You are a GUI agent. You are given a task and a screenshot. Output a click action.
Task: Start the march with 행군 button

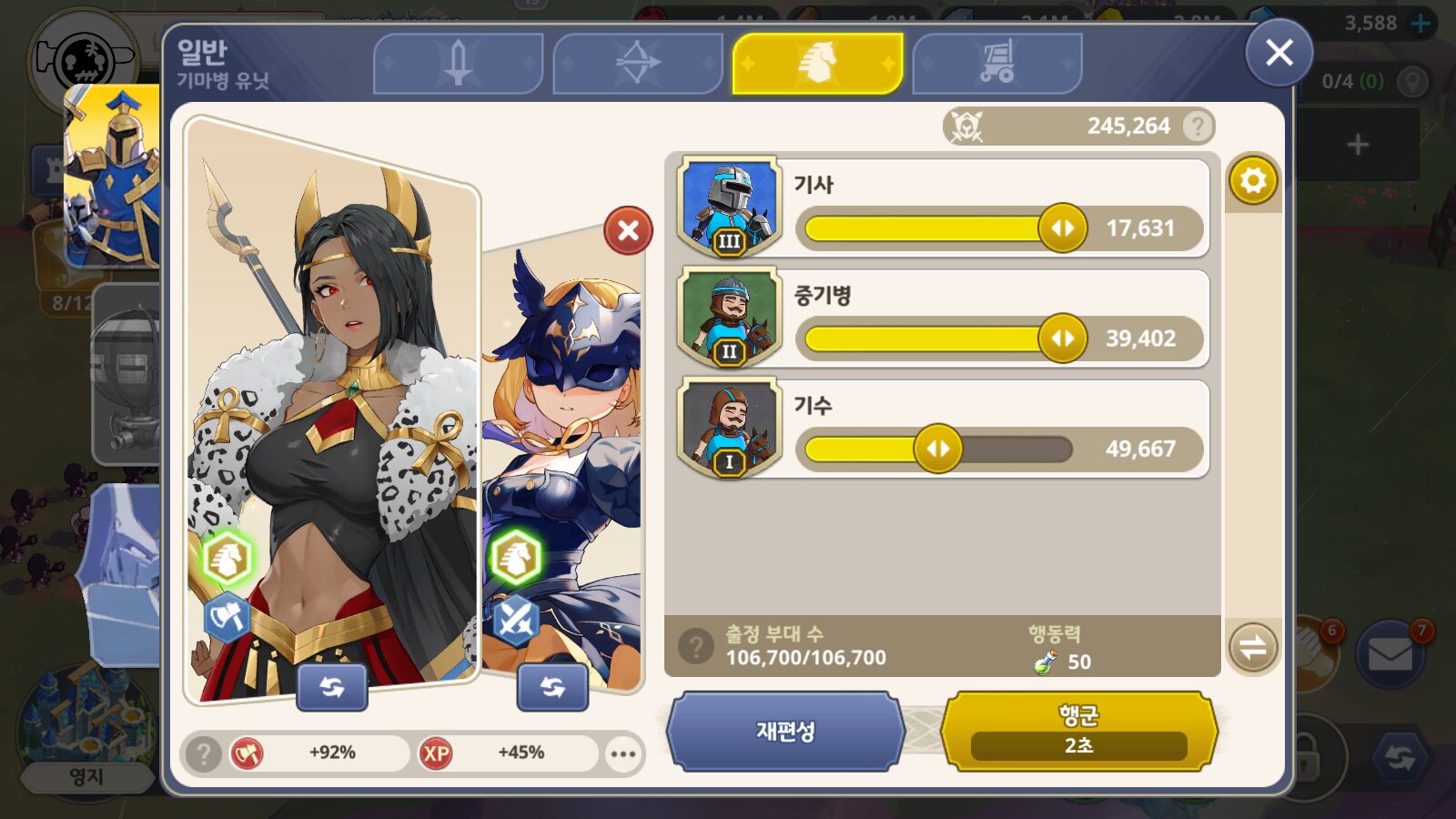click(1078, 731)
